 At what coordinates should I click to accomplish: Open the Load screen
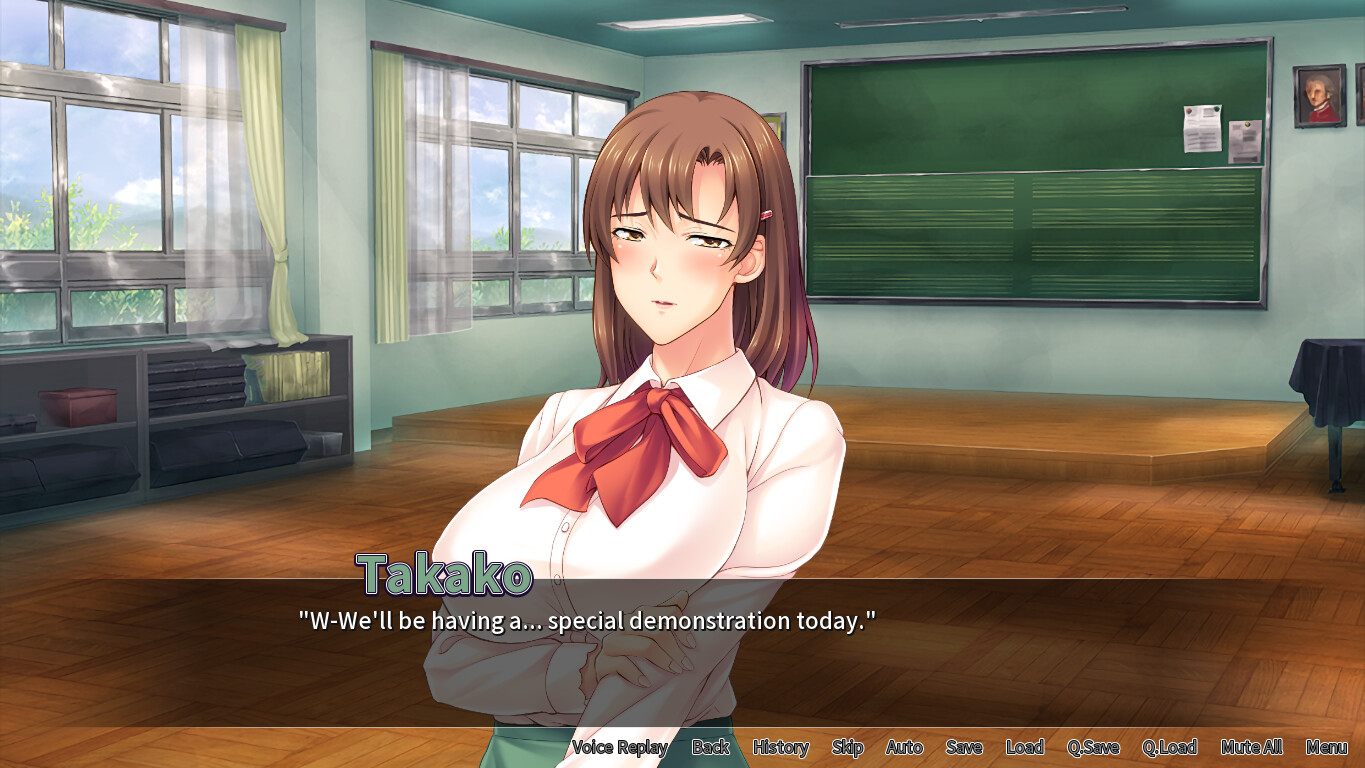[1024, 747]
